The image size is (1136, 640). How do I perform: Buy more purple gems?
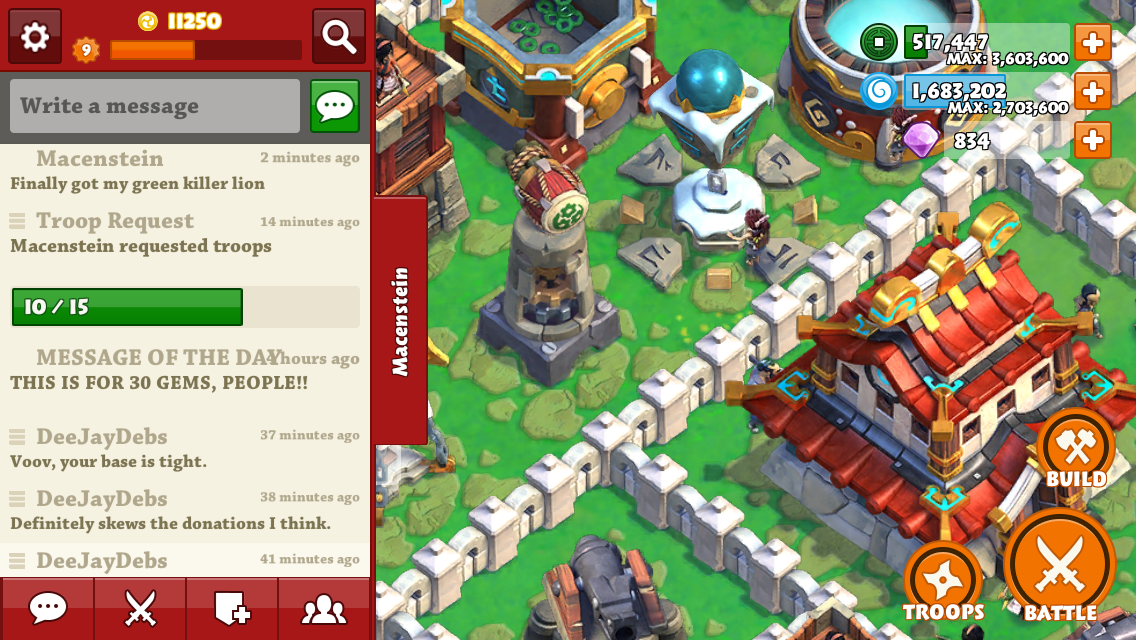1092,140
